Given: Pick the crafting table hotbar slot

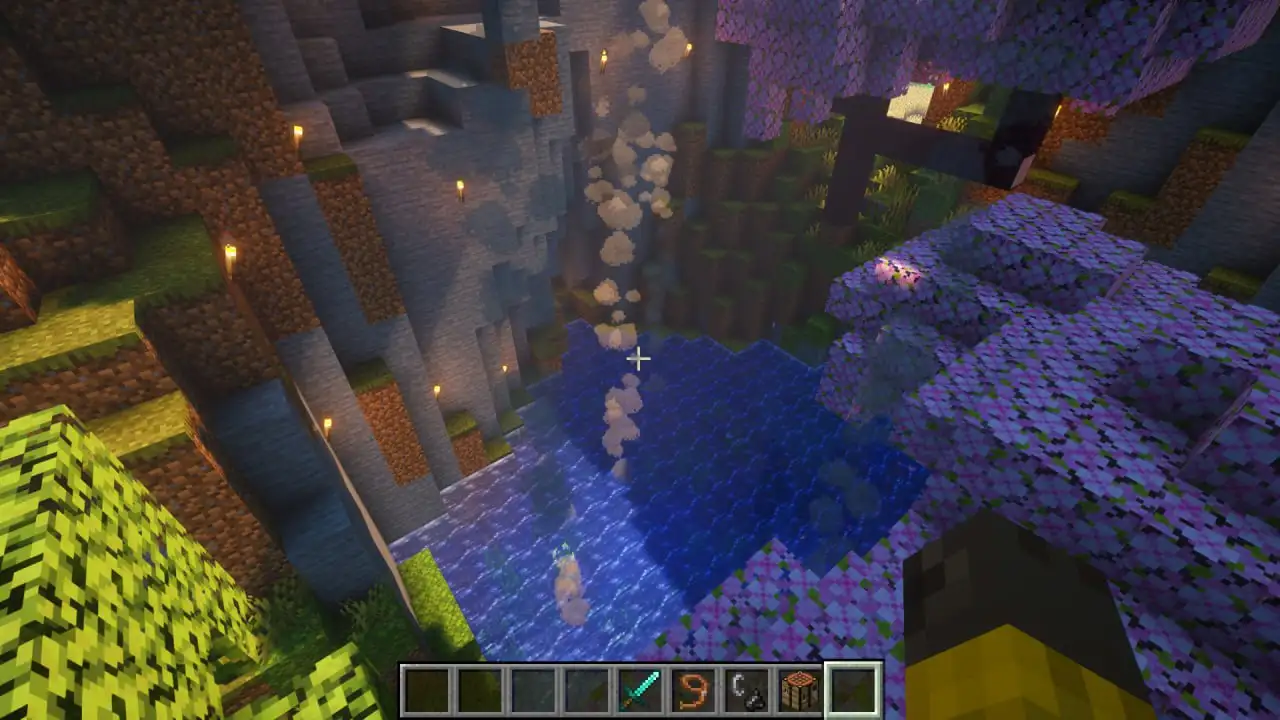Looking at the screenshot, I should pos(800,690).
